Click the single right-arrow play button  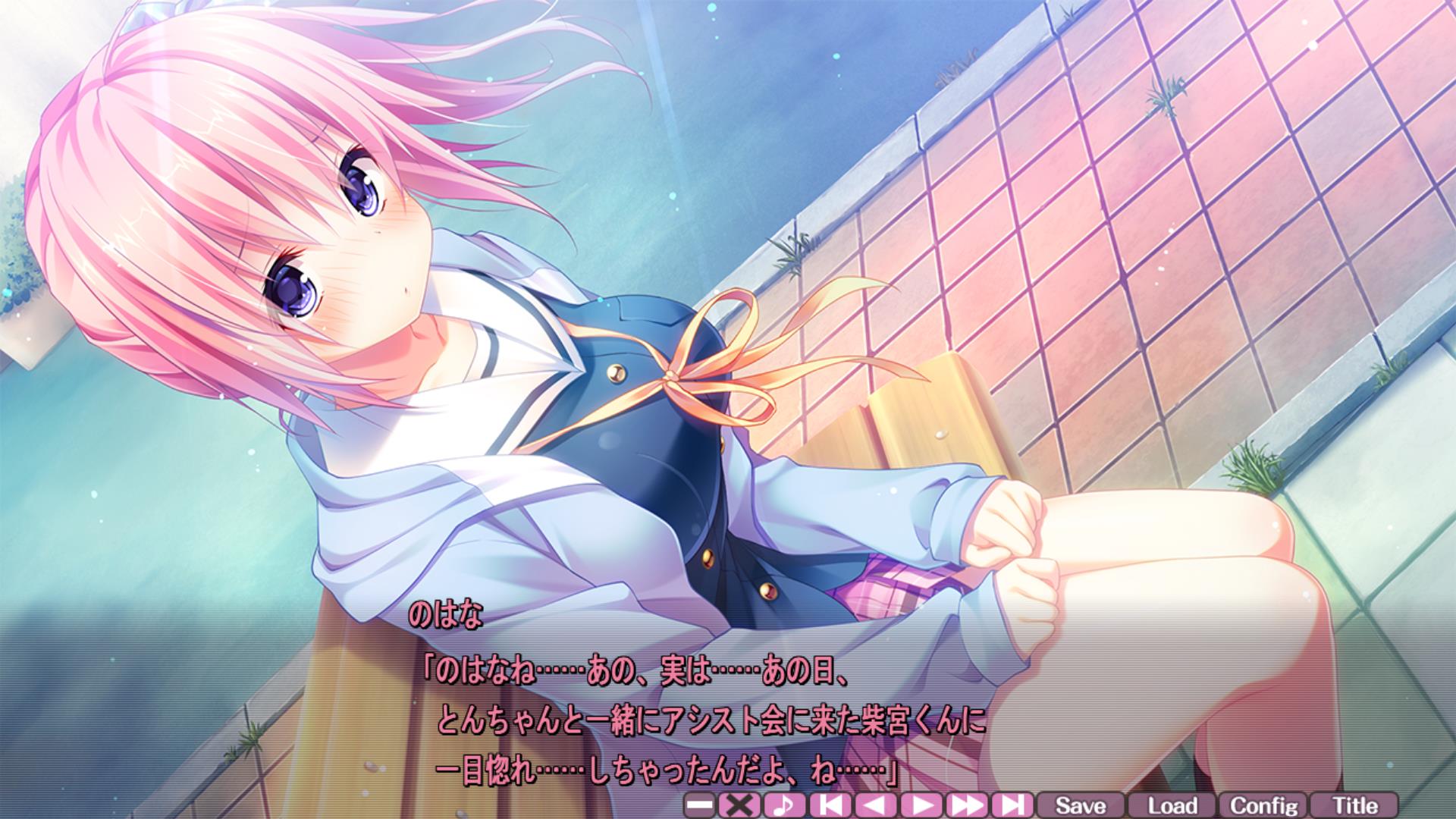tap(921, 805)
